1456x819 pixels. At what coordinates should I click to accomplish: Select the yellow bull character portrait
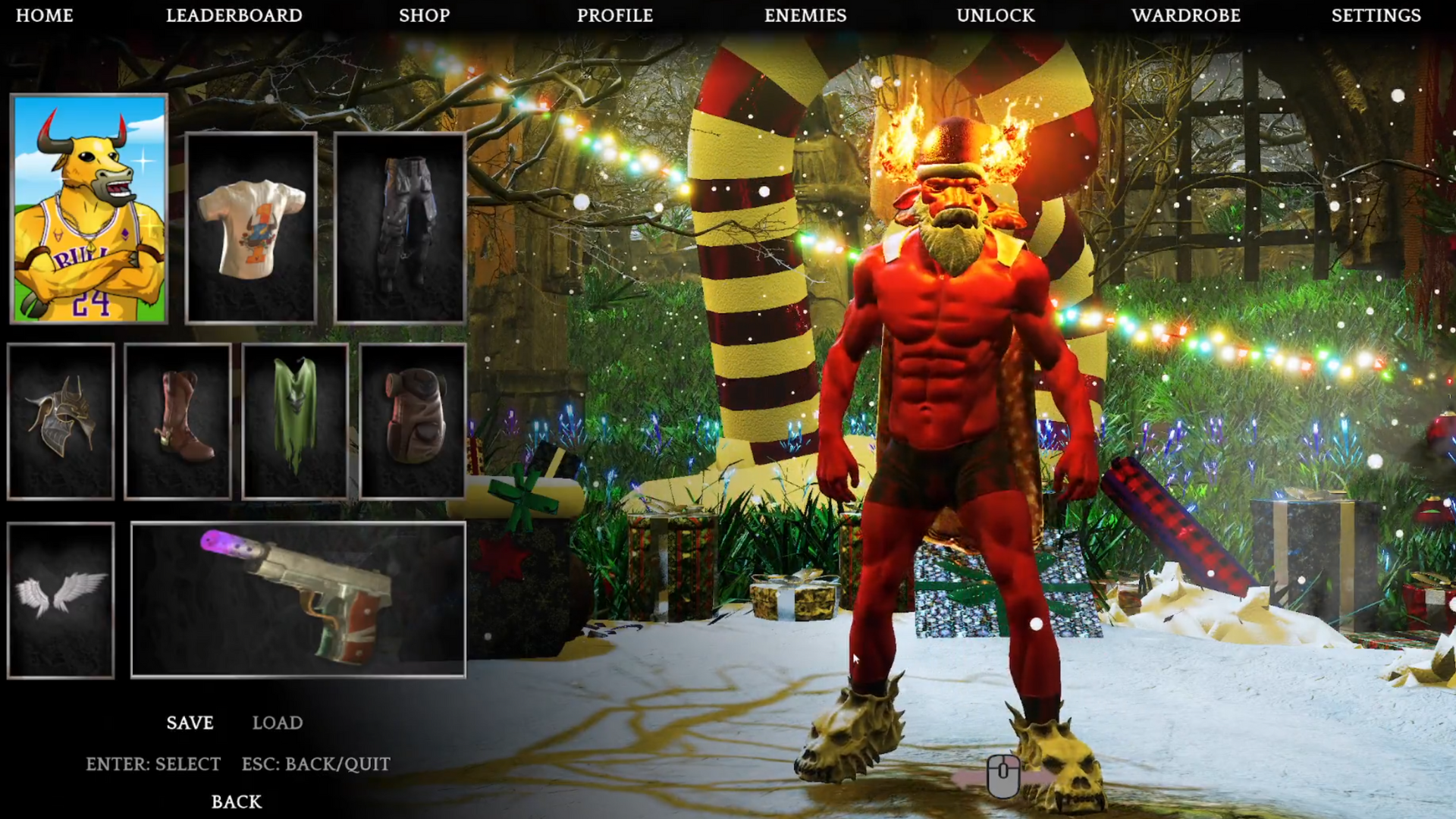pos(89,209)
